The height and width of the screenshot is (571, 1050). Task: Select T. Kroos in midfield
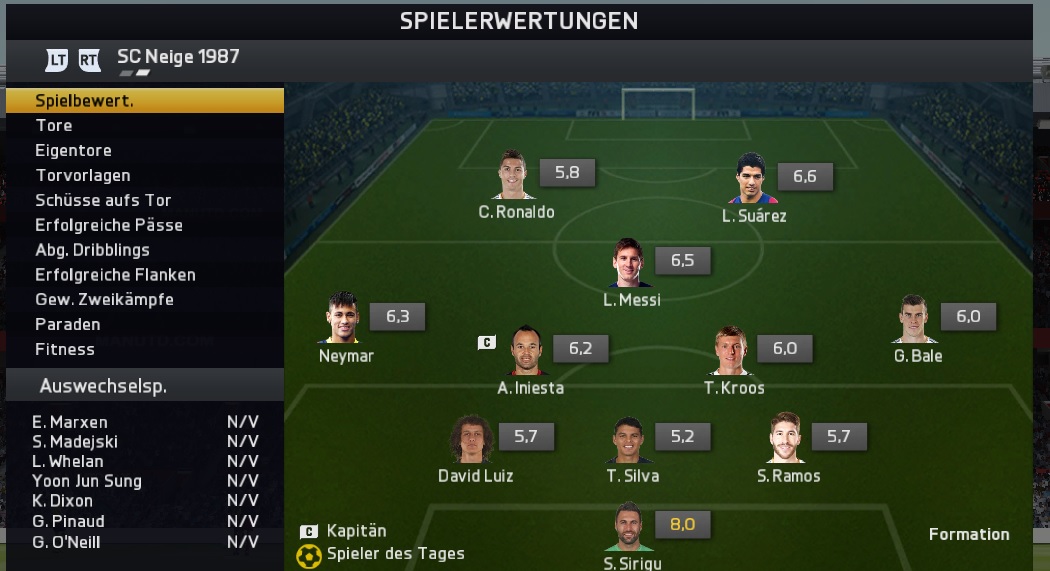click(733, 351)
